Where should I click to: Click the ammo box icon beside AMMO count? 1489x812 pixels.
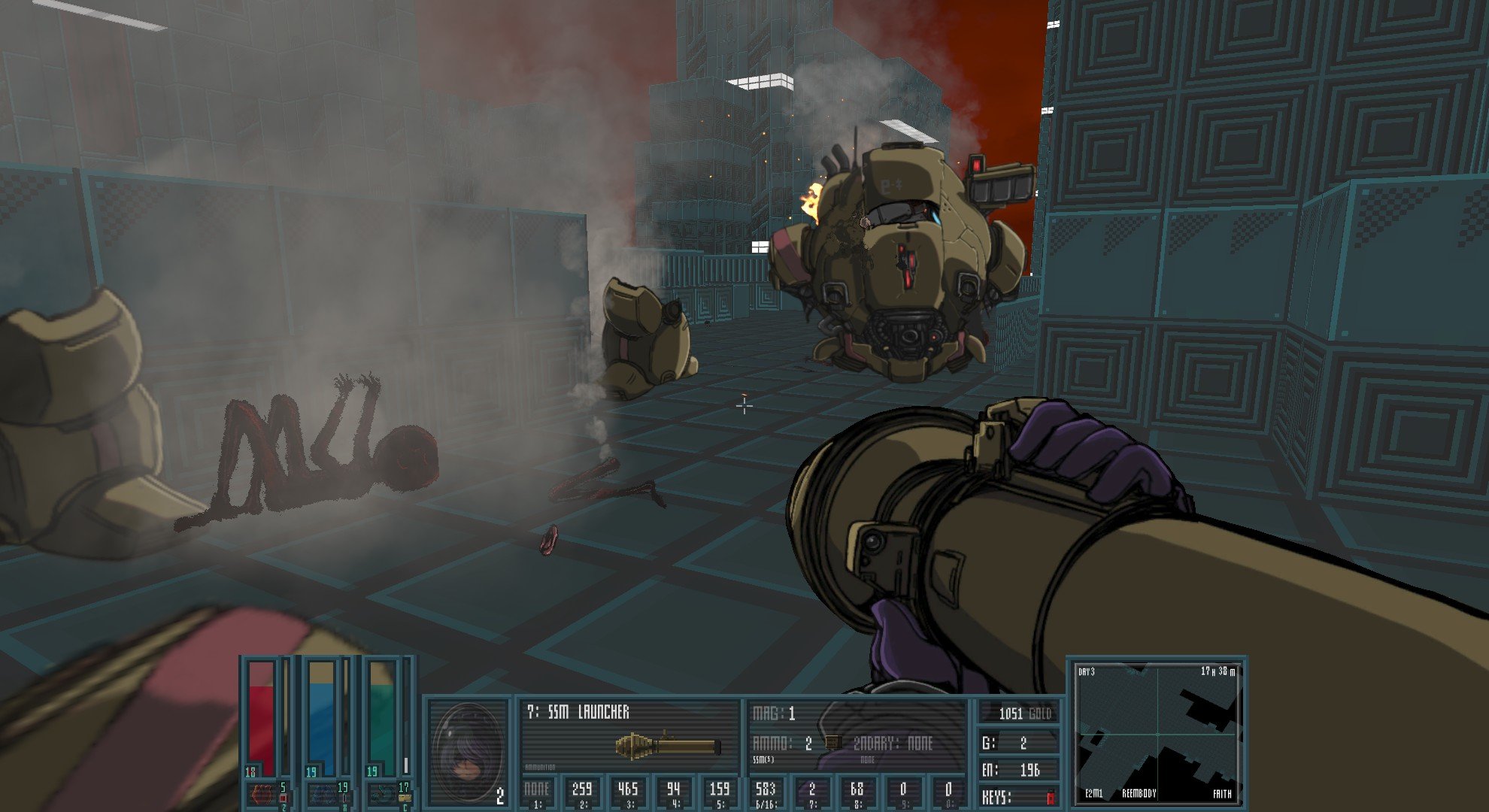832,744
